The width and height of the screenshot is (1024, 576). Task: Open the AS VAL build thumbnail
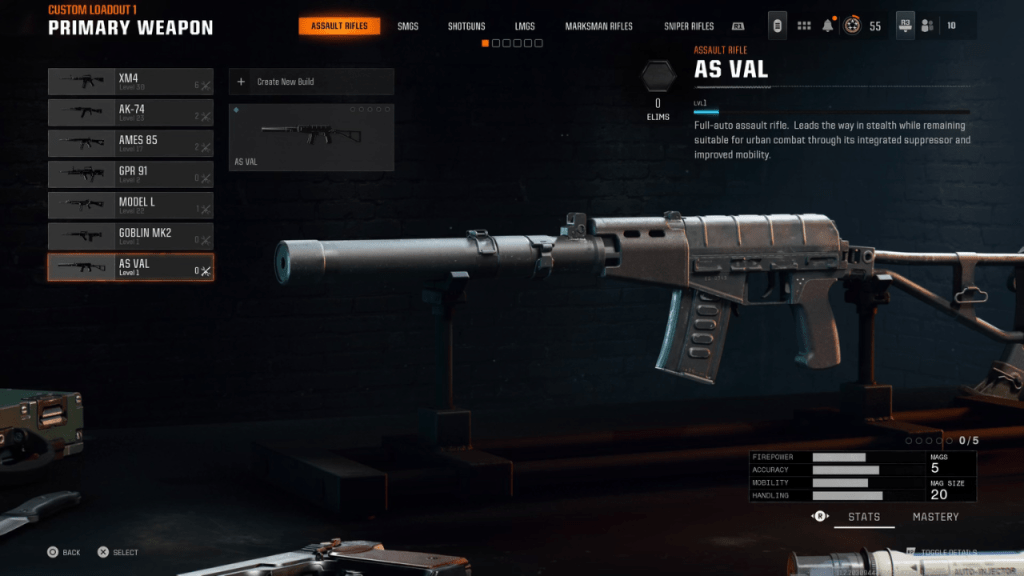pos(311,137)
